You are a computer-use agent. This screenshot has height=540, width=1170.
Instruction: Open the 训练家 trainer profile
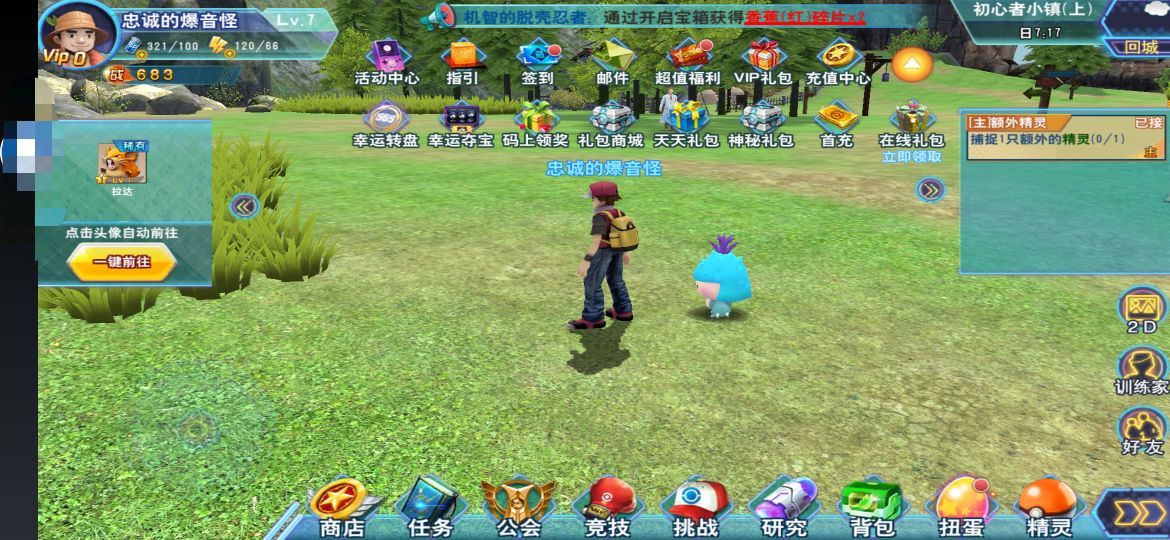pos(1141,370)
